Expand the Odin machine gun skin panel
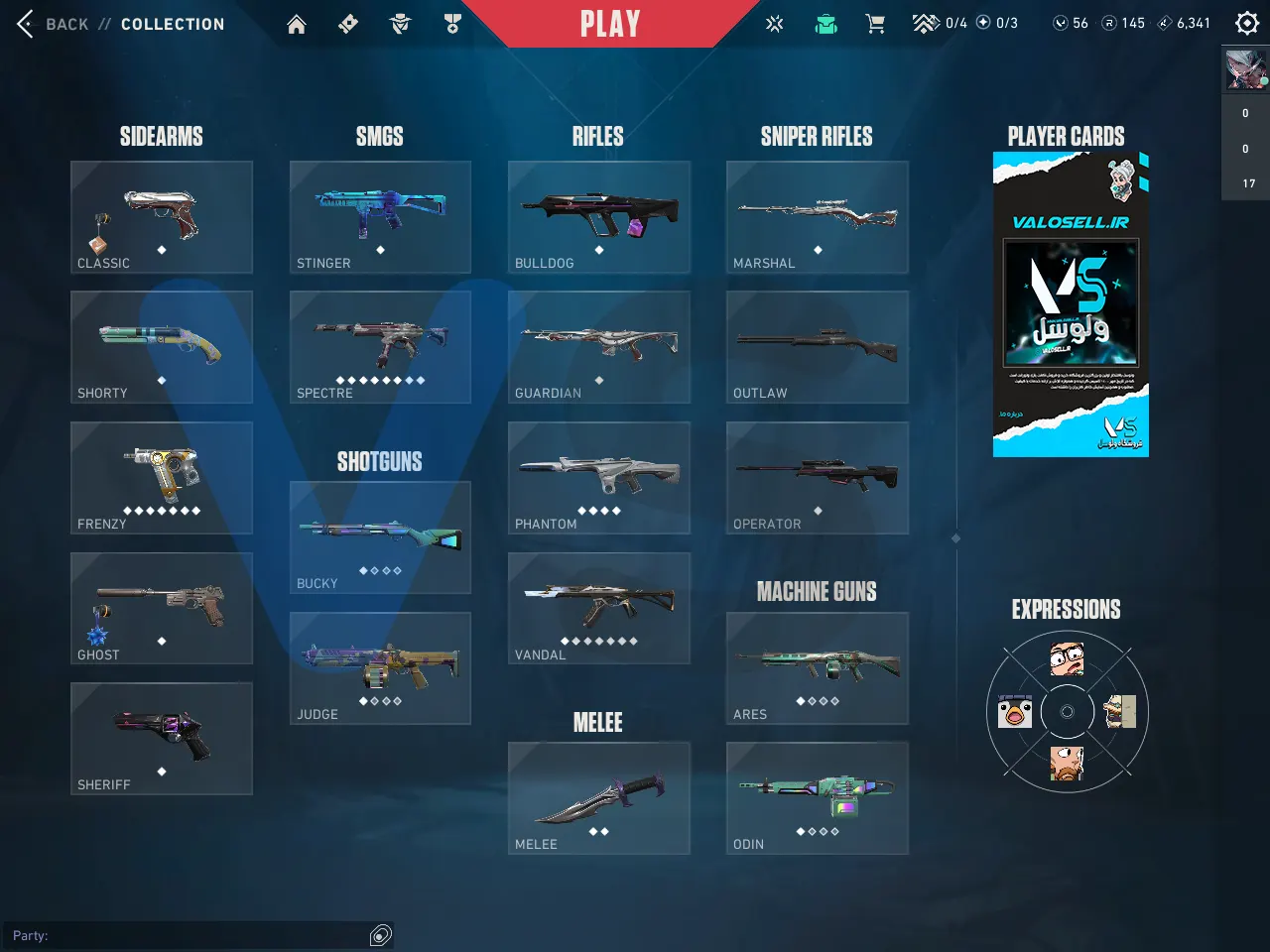 coord(817,797)
